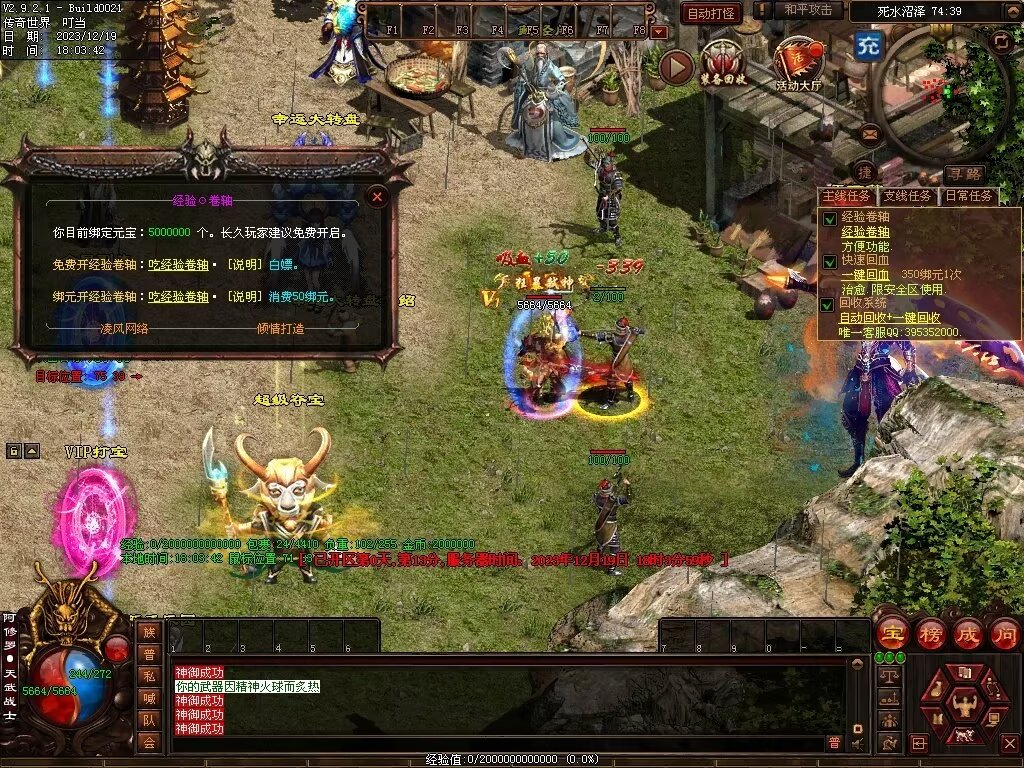
Task: Open the 装备回收 equipment recycling icon
Action: coord(724,64)
